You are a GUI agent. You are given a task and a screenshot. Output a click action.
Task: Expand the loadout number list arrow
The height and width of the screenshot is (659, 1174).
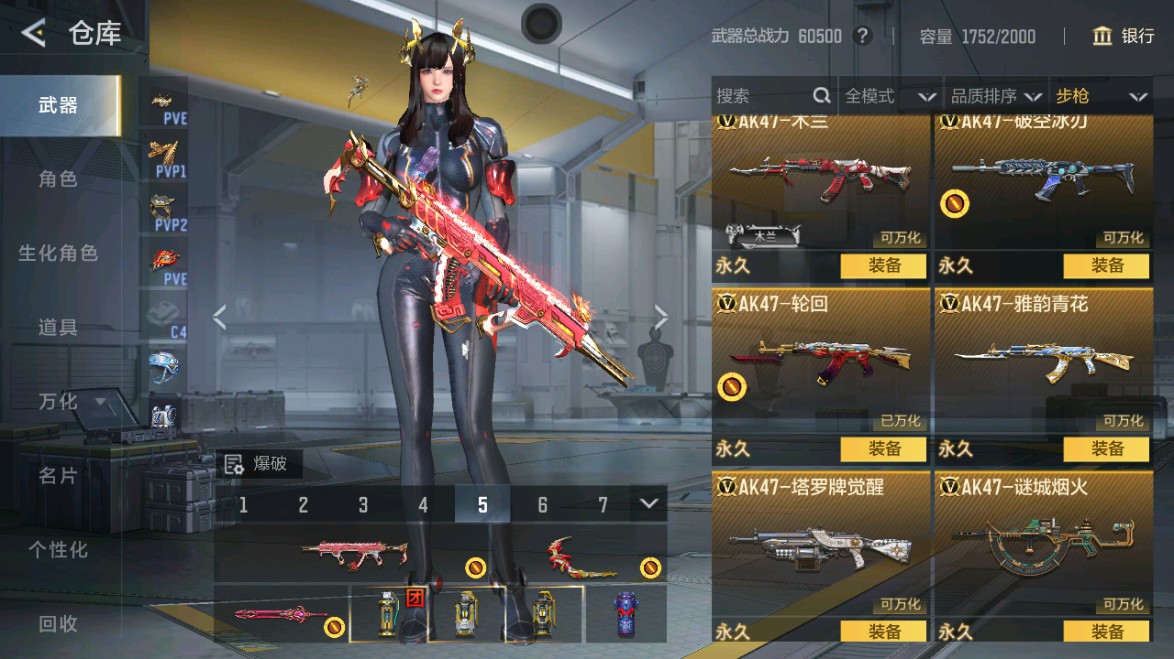point(650,503)
